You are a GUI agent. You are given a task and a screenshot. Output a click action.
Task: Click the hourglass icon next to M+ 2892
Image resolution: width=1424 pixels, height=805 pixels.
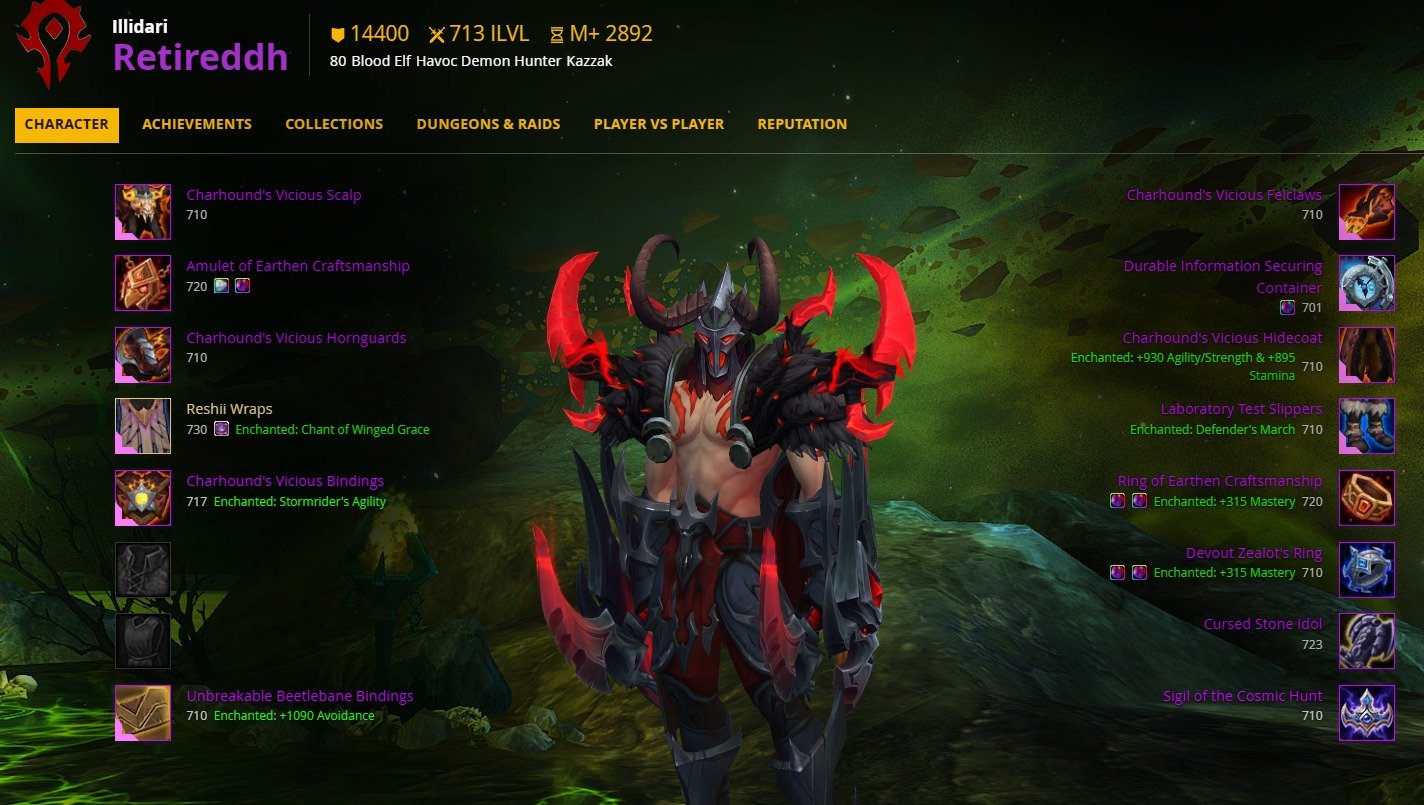555,33
